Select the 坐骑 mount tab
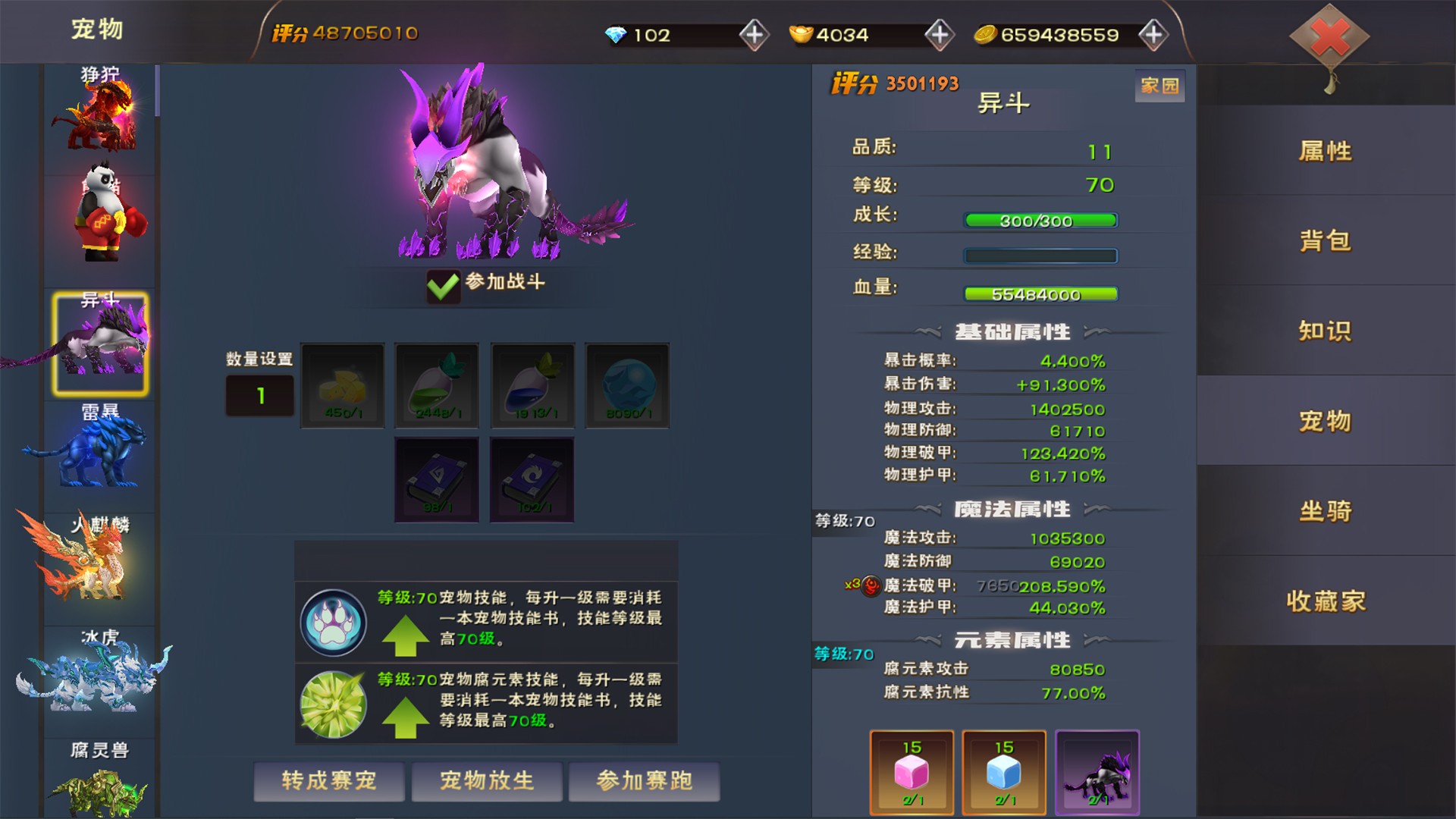The width and height of the screenshot is (1456, 819). coord(1325,511)
